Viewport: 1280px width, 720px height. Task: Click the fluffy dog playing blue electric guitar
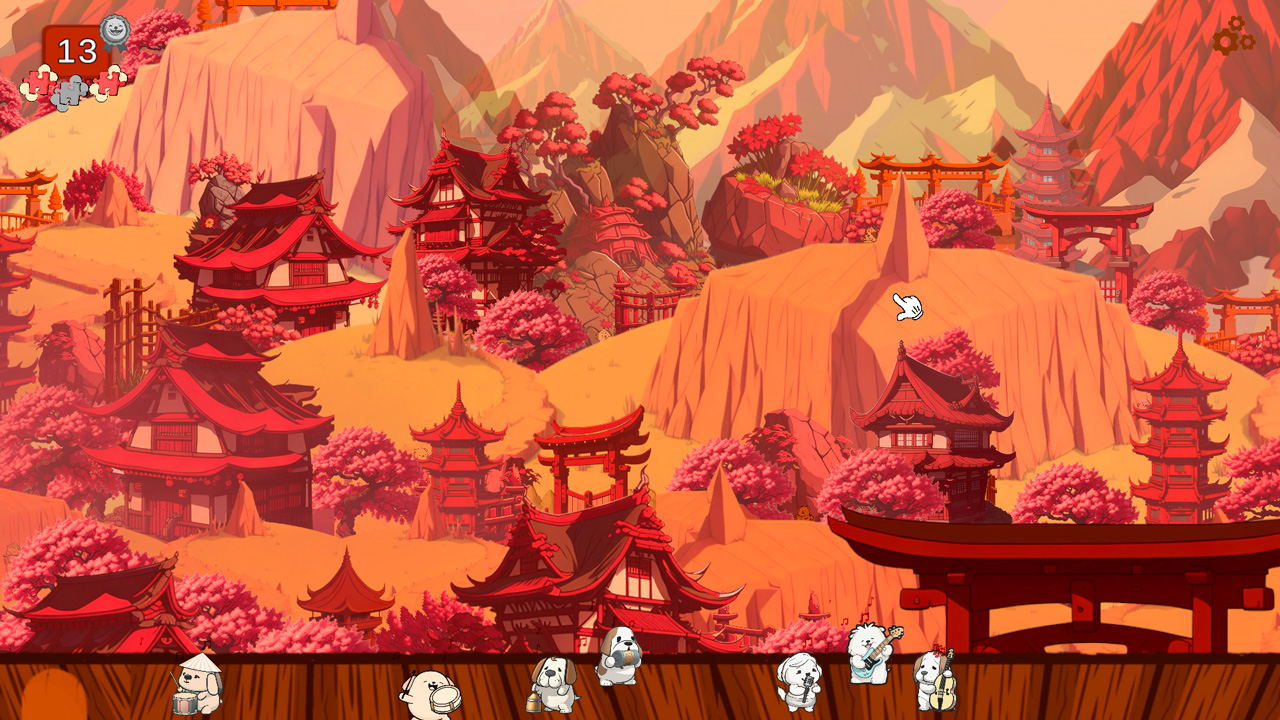coord(869,657)
